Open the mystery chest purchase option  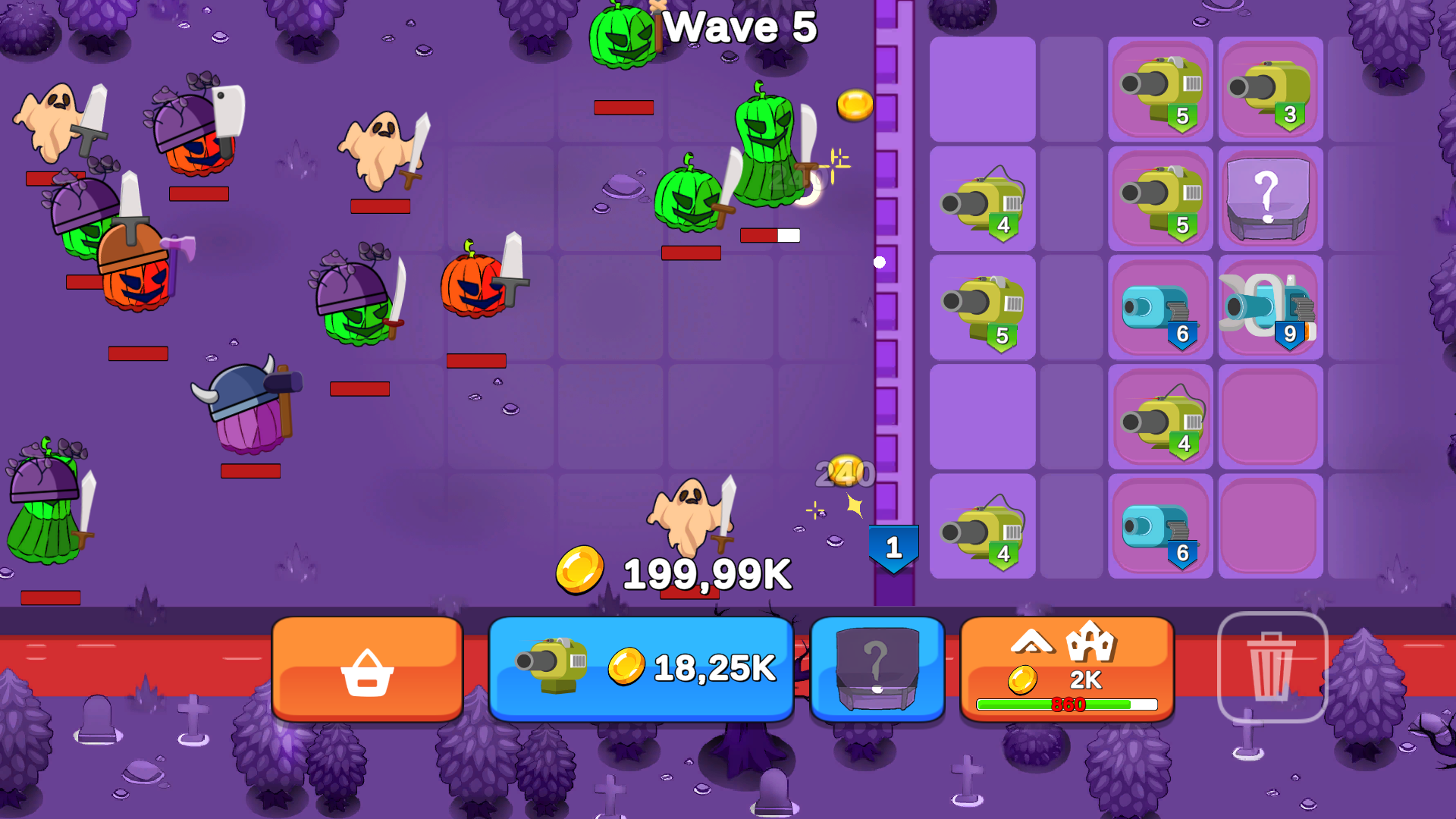coord(878,669)
